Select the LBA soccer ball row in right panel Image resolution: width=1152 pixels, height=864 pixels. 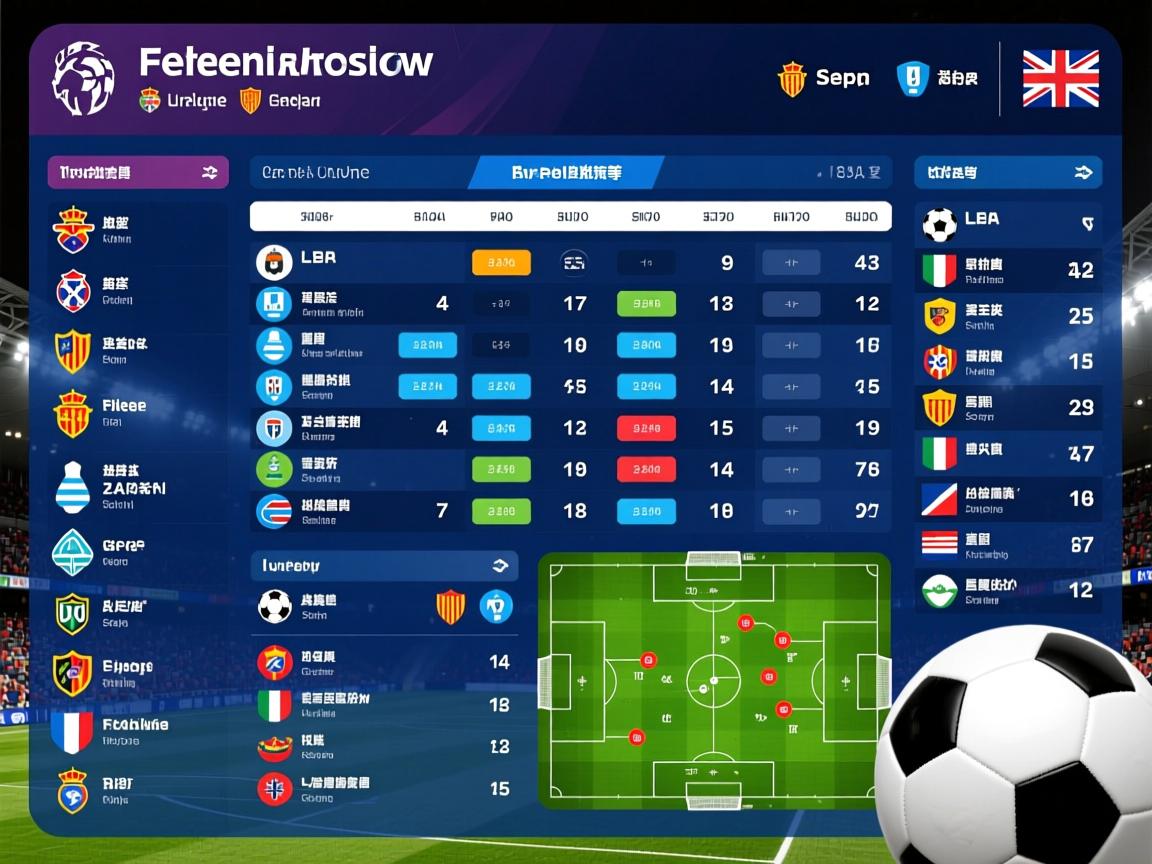click(x=1008, y=224)
